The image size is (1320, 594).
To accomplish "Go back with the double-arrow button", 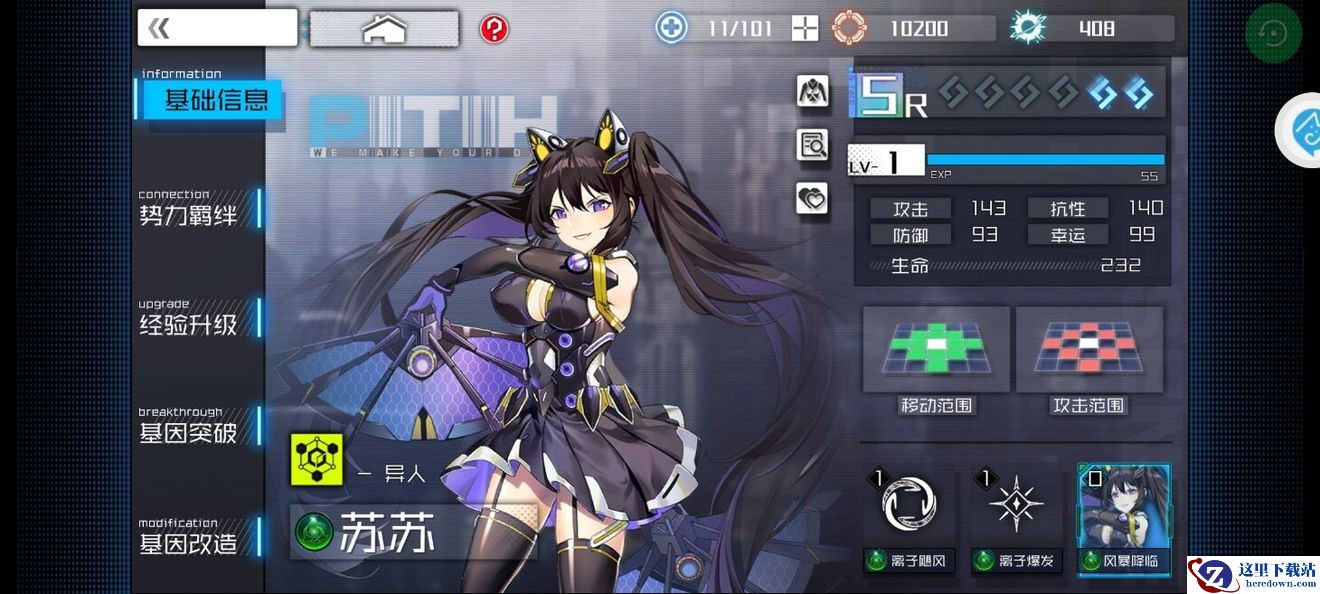I will (x=216, y=28).
